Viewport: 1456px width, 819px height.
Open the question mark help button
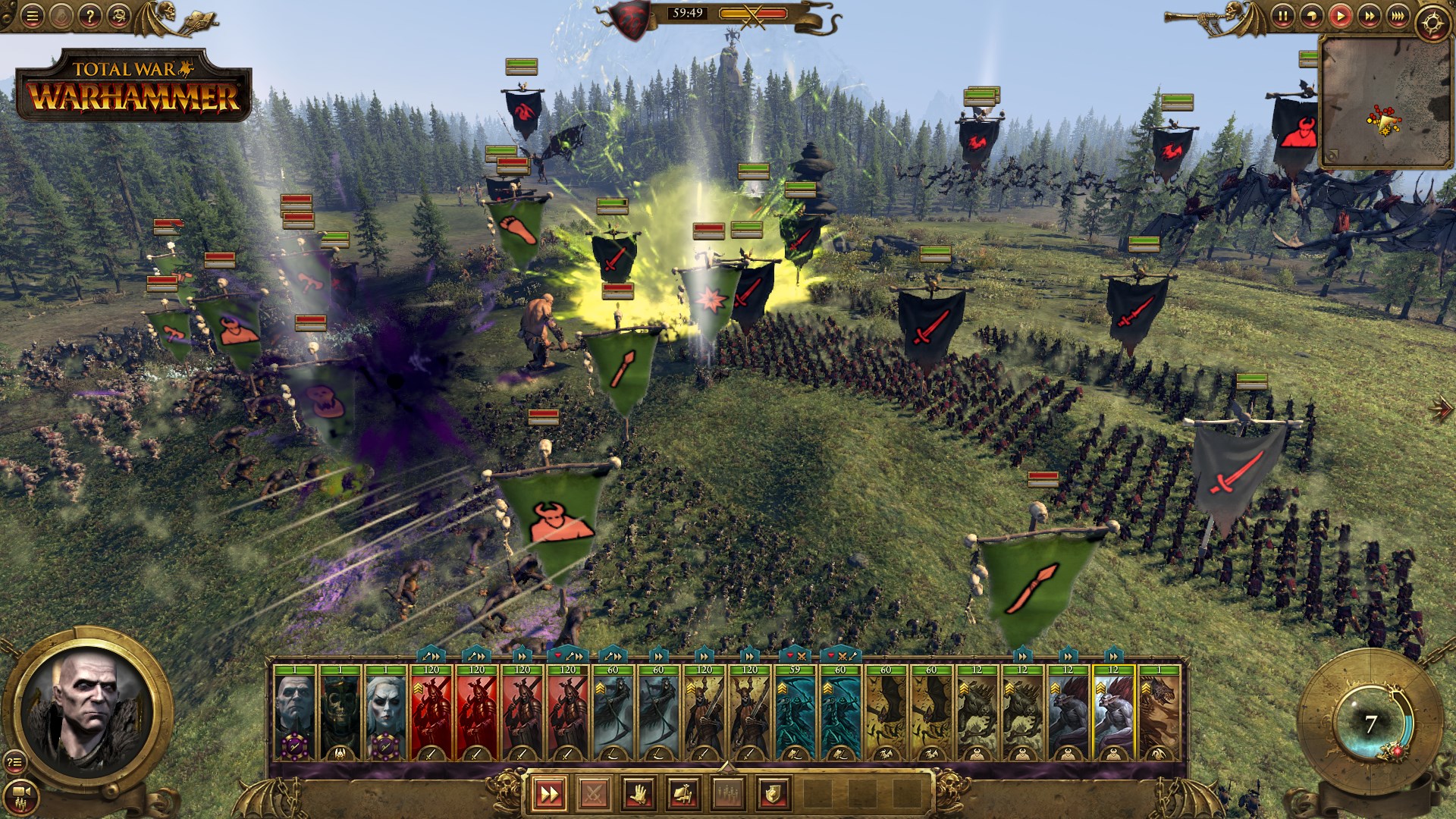89,17
